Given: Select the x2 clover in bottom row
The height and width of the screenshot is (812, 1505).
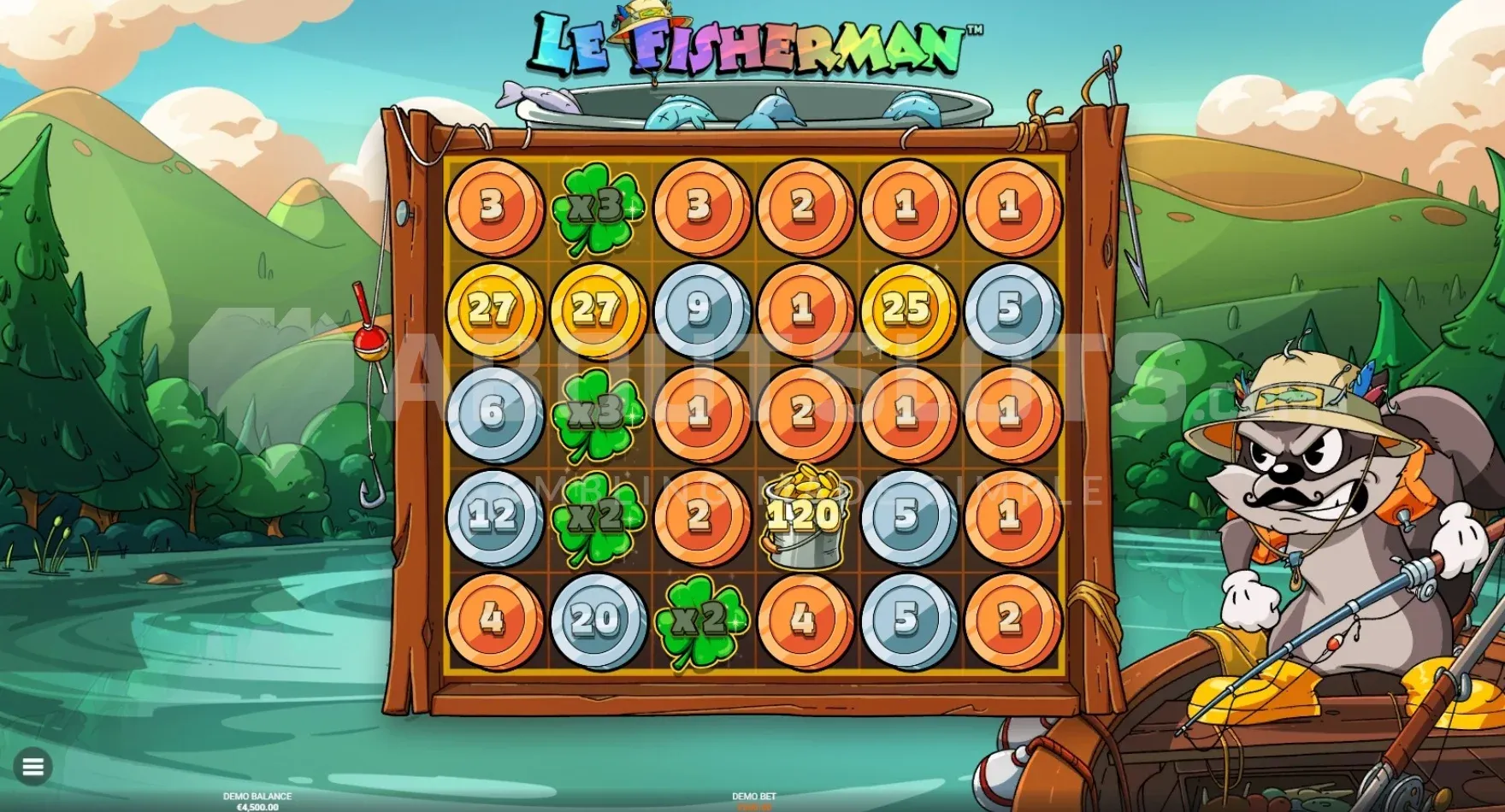Looking at the screenshot, I should (699, 622).
